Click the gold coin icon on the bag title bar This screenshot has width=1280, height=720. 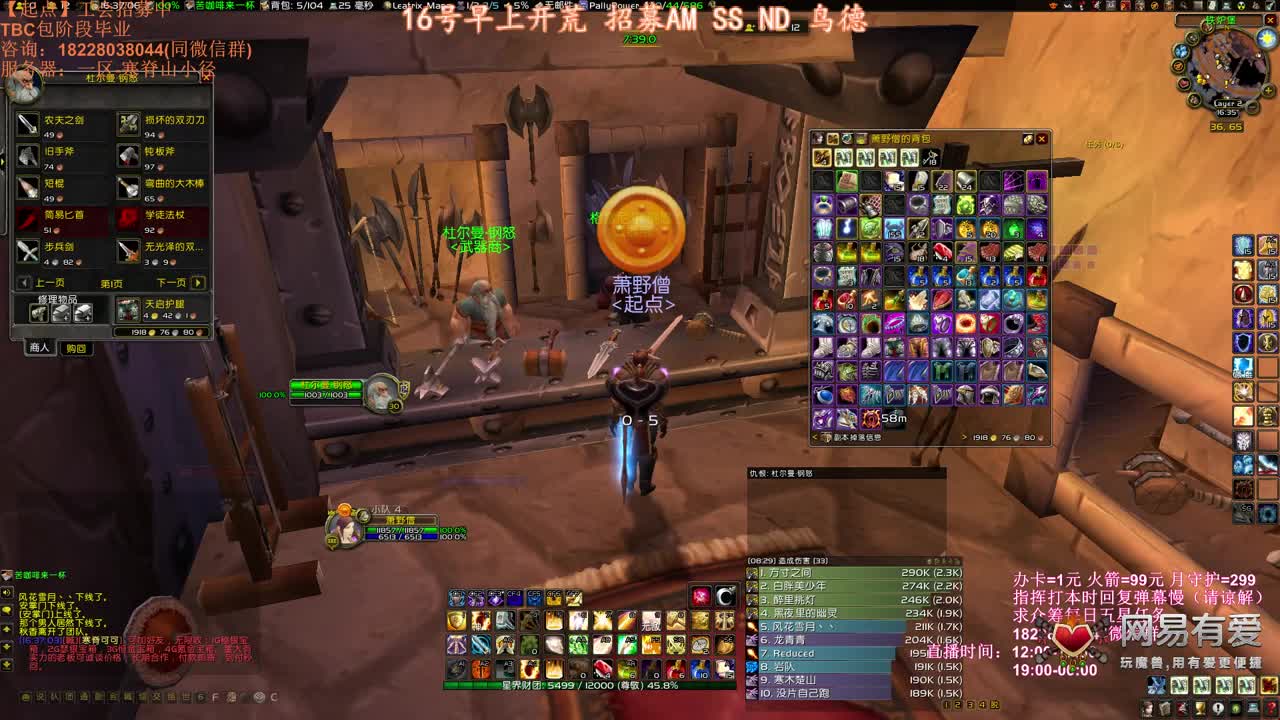point(1028,139)
